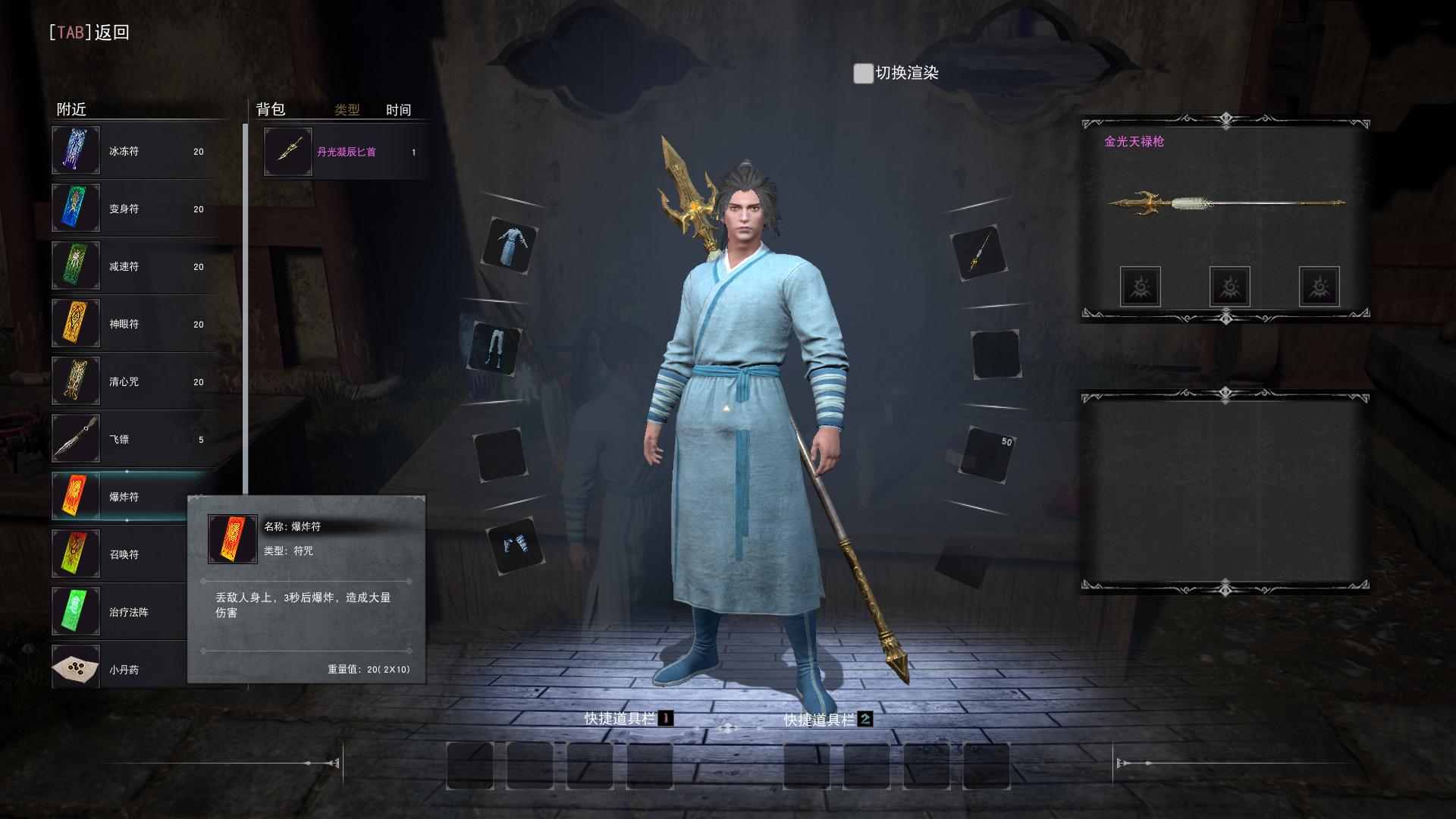This screenshot has height=819, width=1456.
Task: Select the 减速符 nearby item
Action: [x=133, y=266]
